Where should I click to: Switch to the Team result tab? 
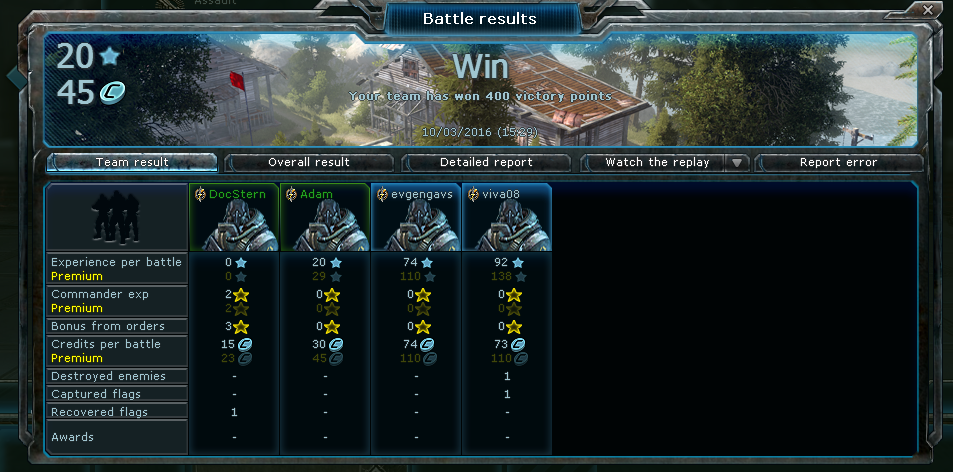(x=132, y=162)
